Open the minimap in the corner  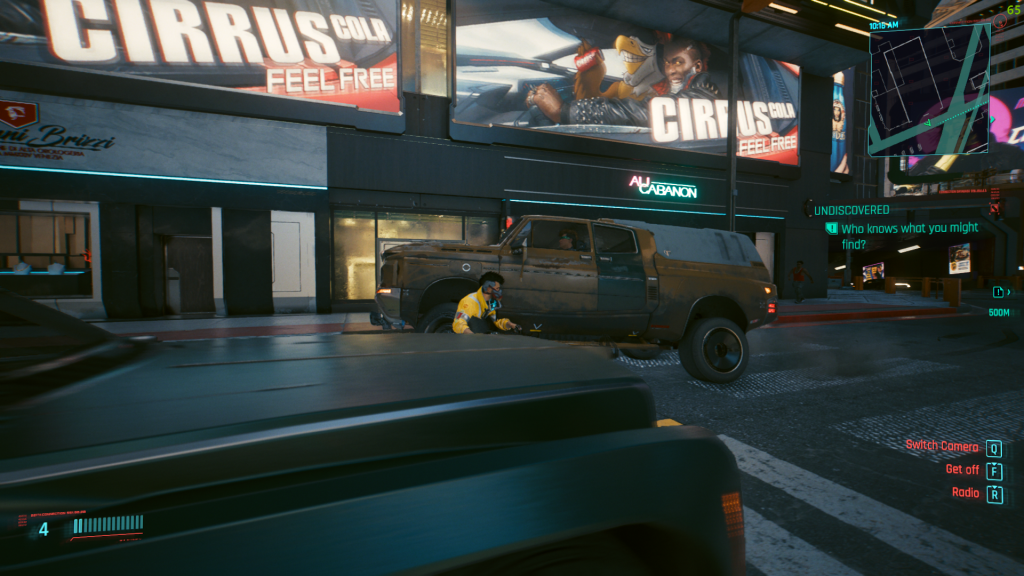pos(929,90)
